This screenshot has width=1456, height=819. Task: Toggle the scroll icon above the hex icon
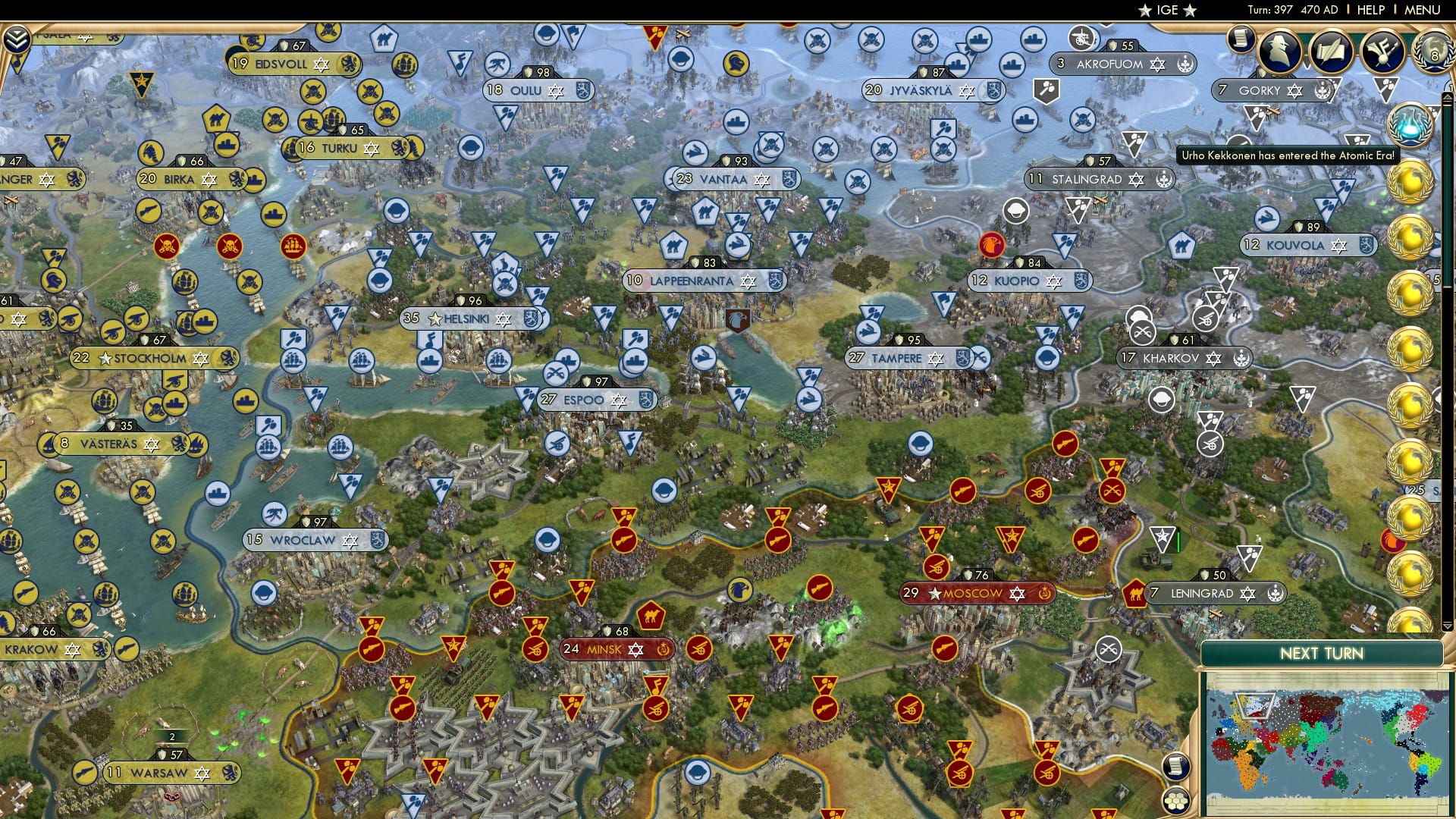pyautogui.click(x=1176, y=766)
